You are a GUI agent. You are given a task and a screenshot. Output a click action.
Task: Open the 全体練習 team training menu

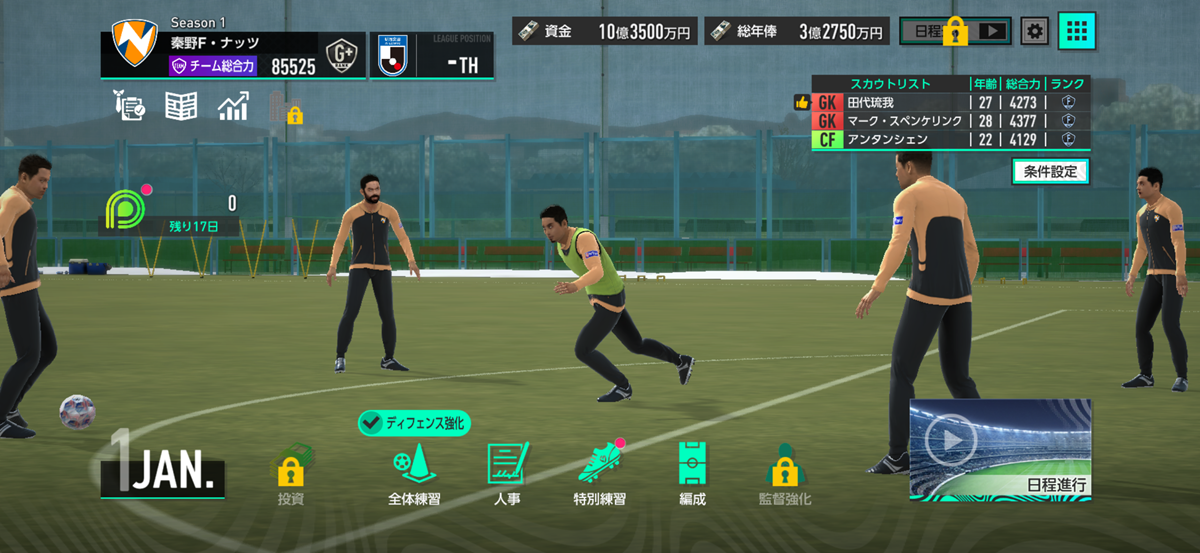414,472
